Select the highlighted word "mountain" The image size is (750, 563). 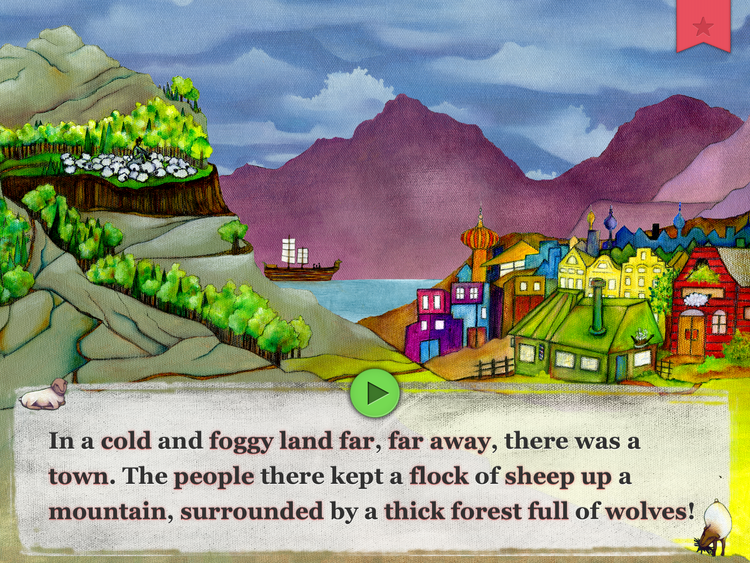point(106,511)
